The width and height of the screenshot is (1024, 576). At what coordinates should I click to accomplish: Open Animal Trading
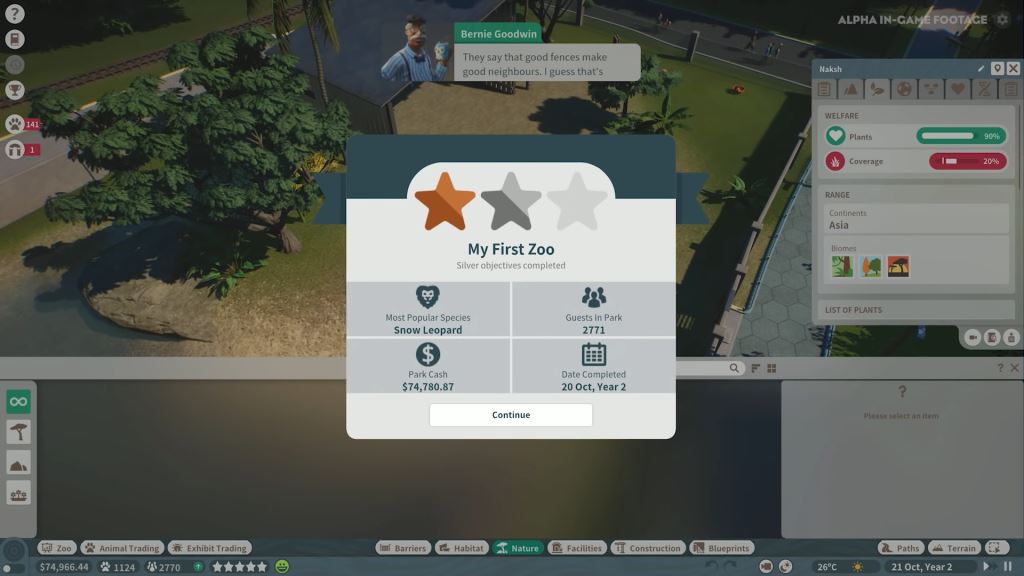pos(122,548)
